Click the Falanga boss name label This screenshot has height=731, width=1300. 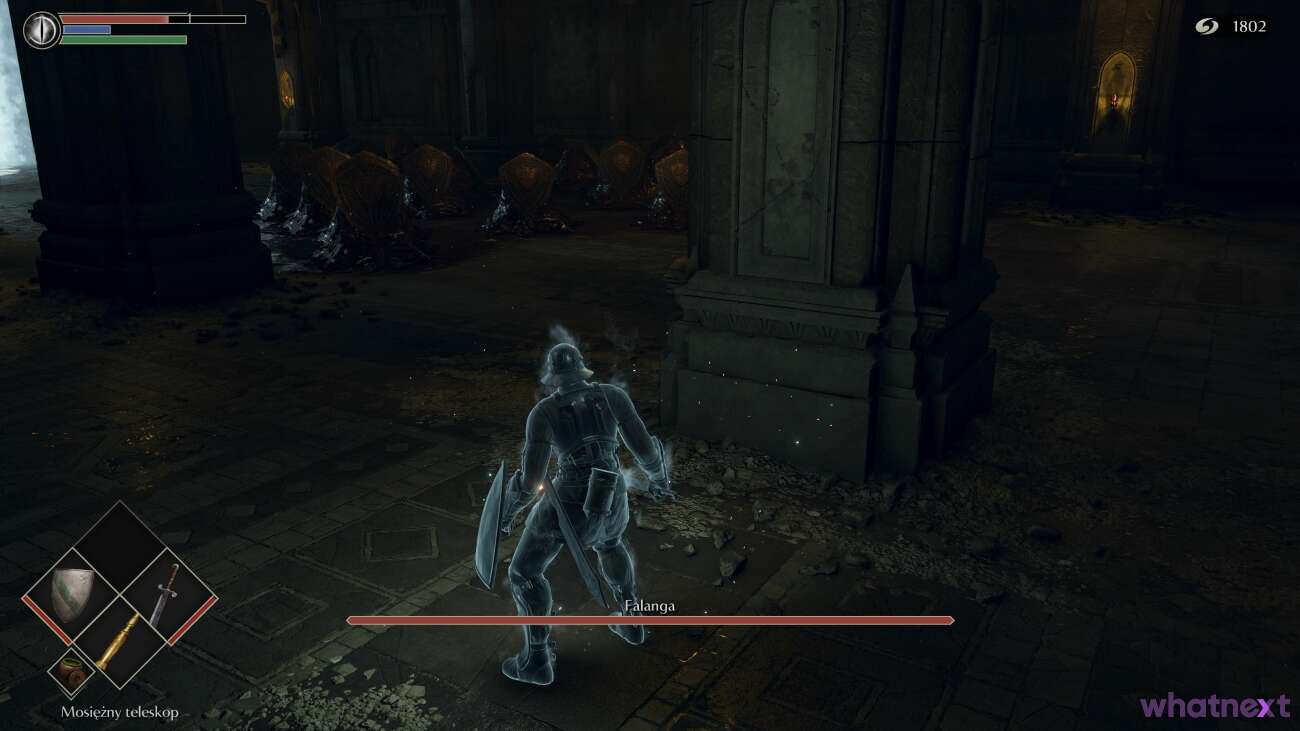tap(648, 604)
